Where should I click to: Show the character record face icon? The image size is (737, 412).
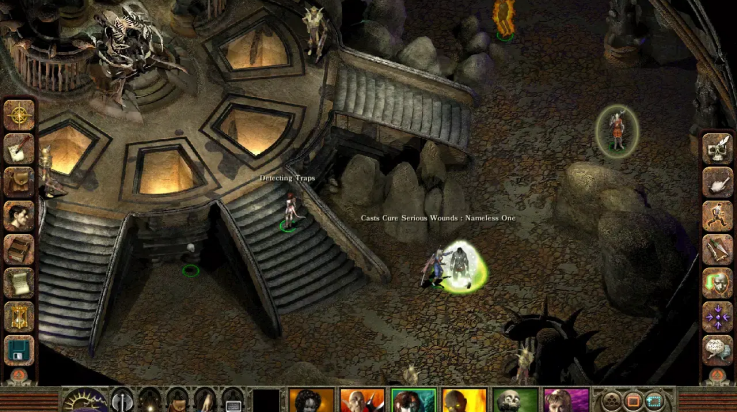[x=19, y=215]
